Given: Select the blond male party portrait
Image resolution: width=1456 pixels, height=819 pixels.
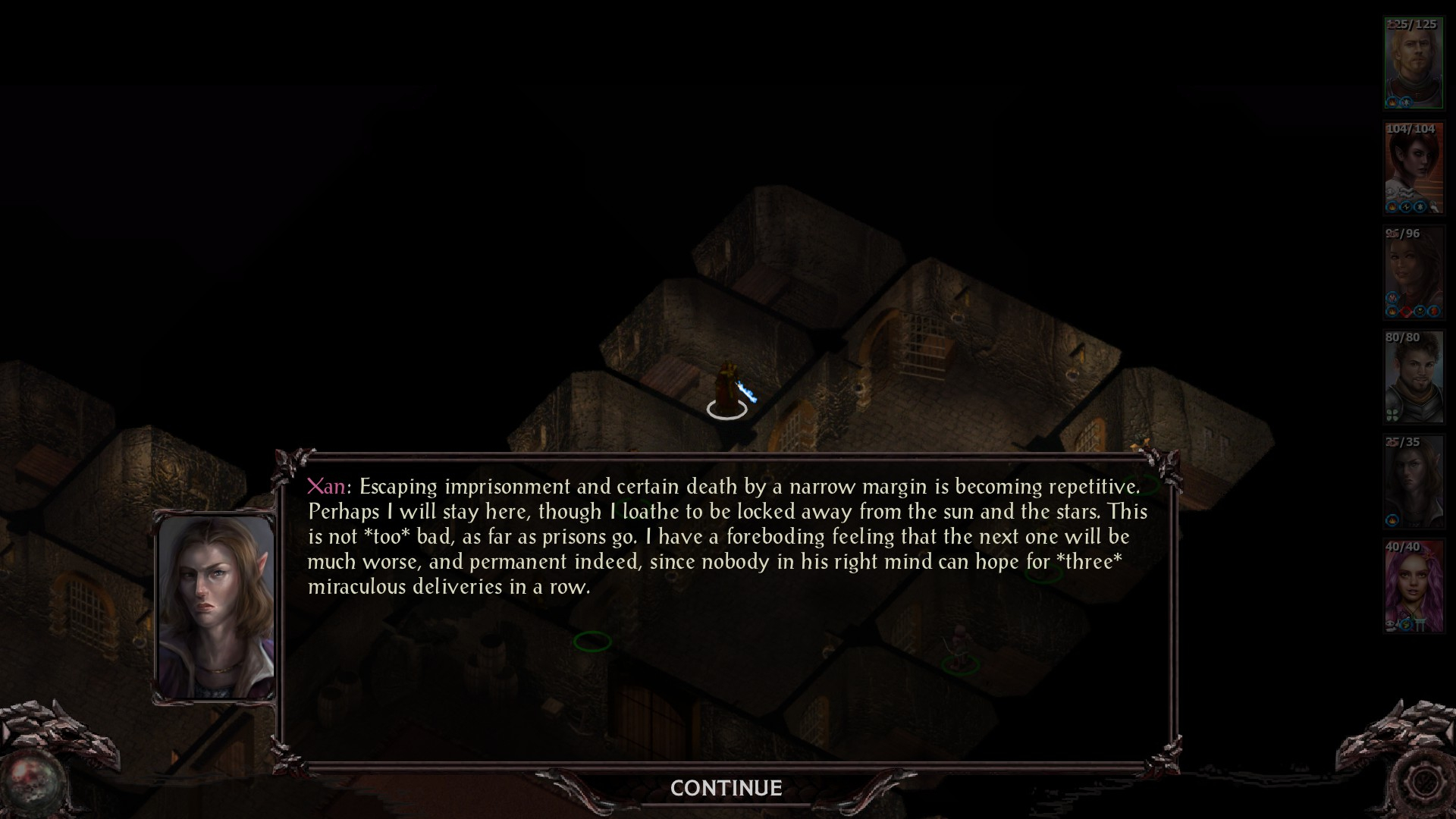Looking at the screenshot, I should point(1413,64).
